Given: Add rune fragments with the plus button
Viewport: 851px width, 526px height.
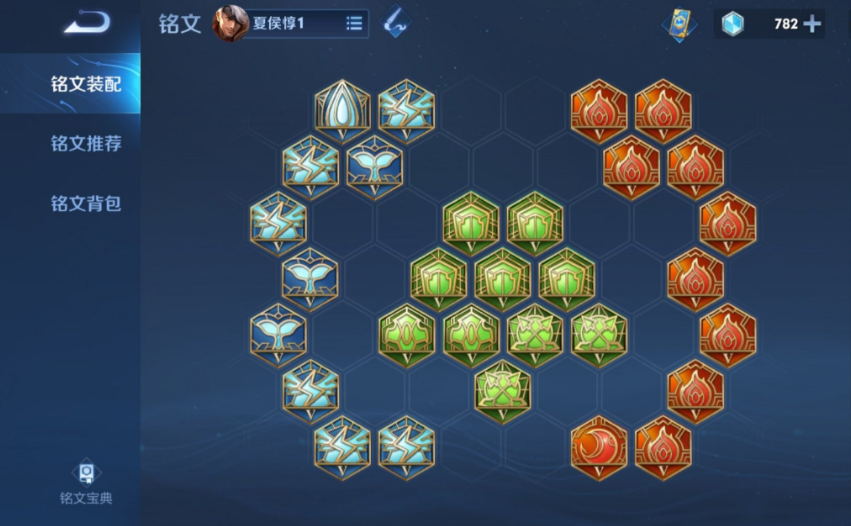Looking at the screenshot, I should click(812, 24).
